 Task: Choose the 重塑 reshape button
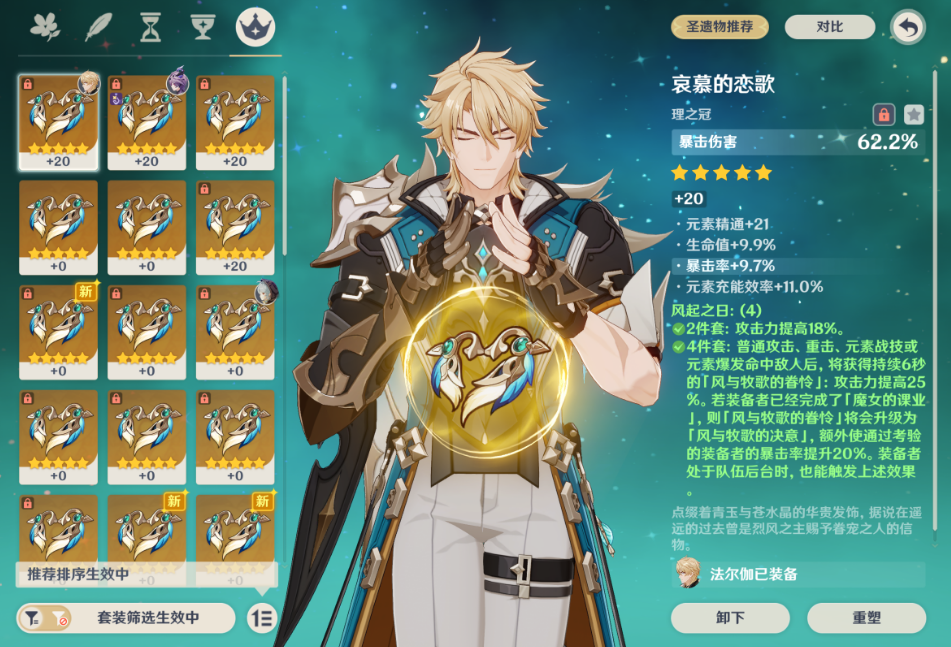(866, 617)
